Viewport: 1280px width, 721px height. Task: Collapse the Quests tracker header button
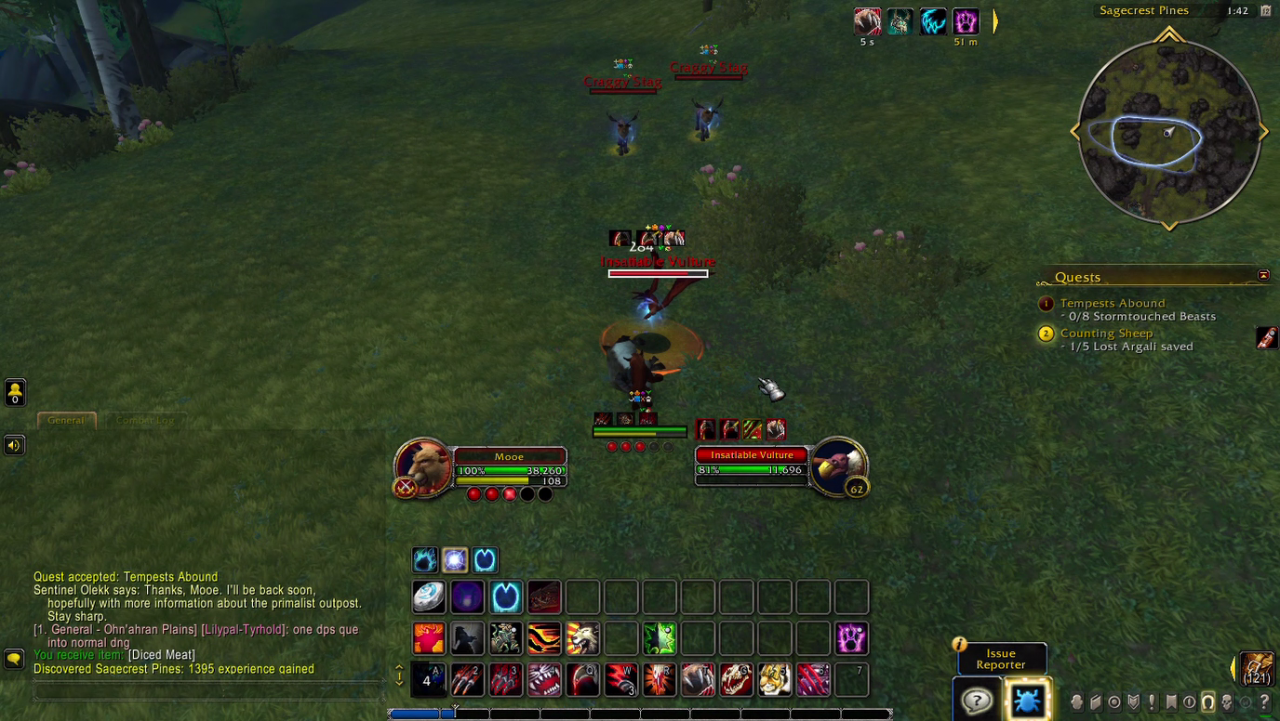[x=1263, y=276]
